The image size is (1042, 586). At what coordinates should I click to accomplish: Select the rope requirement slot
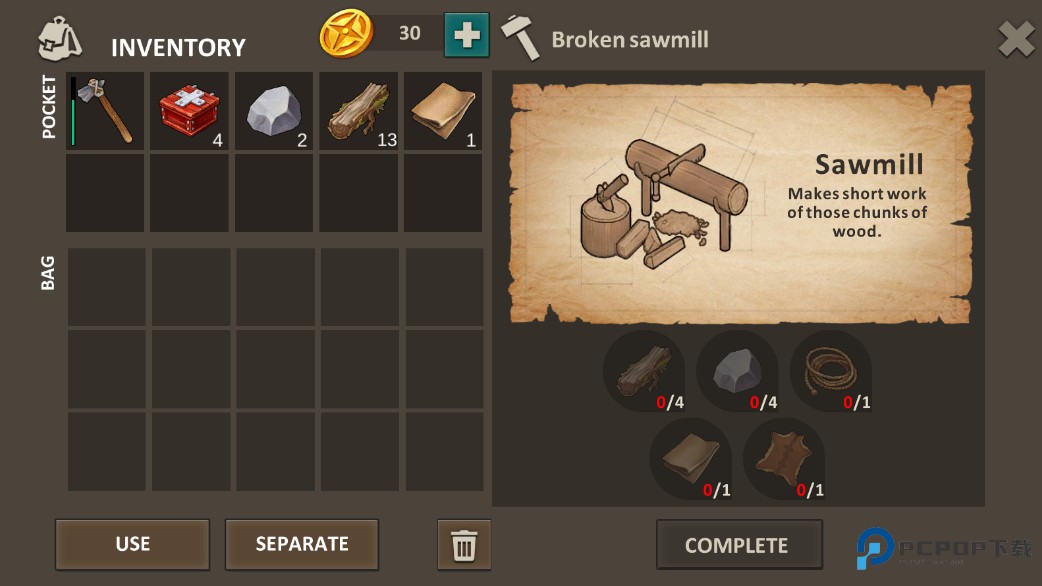(830, 371)
